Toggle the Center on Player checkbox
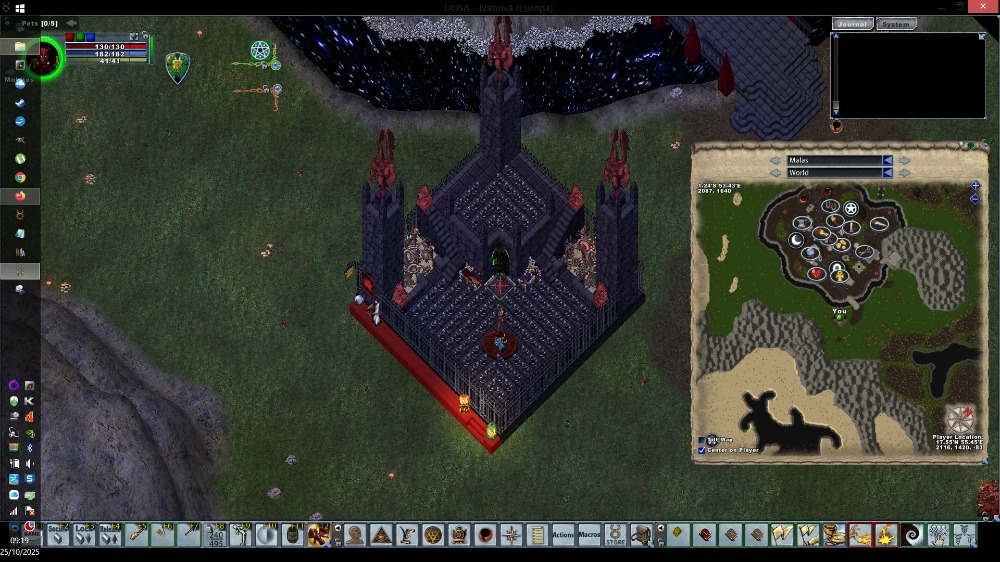The image size is (1000, 562). click(701, 450)
